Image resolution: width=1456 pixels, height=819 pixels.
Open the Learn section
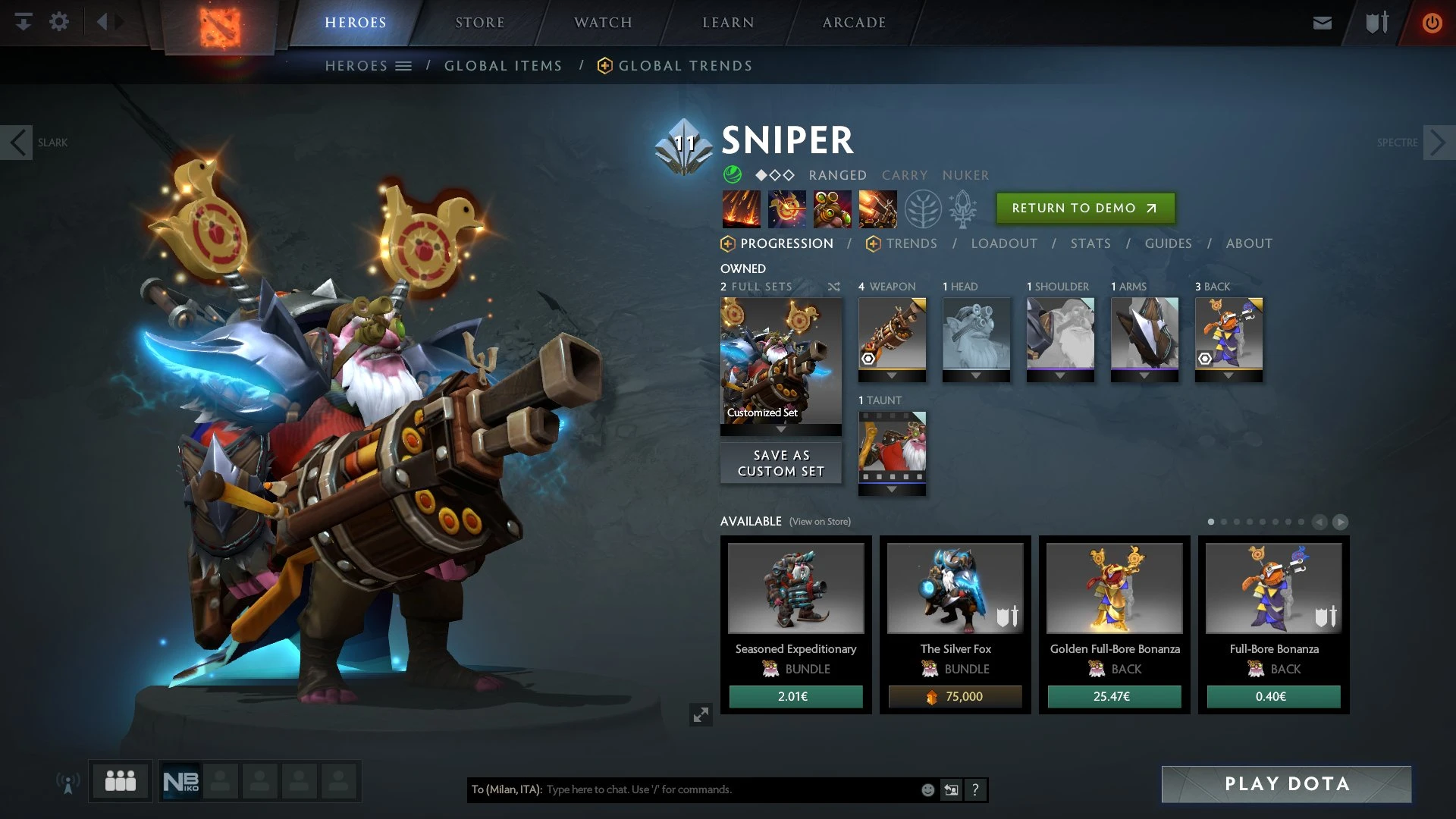(x=728, y=23)
